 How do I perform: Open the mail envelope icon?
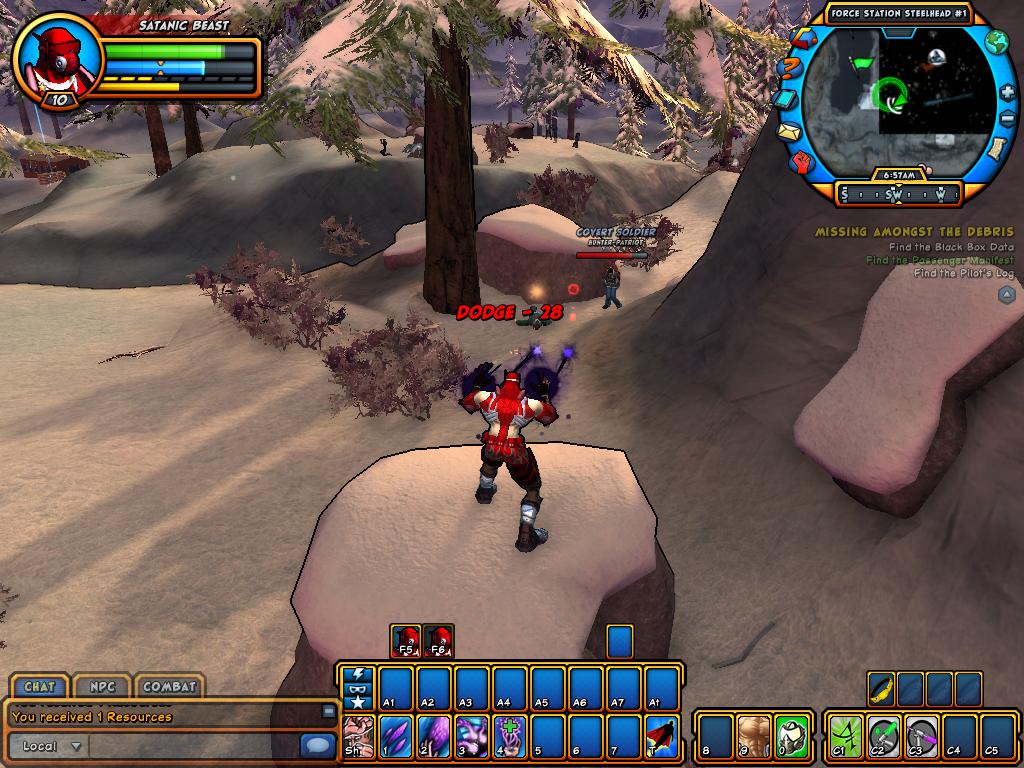pos(790,131)
